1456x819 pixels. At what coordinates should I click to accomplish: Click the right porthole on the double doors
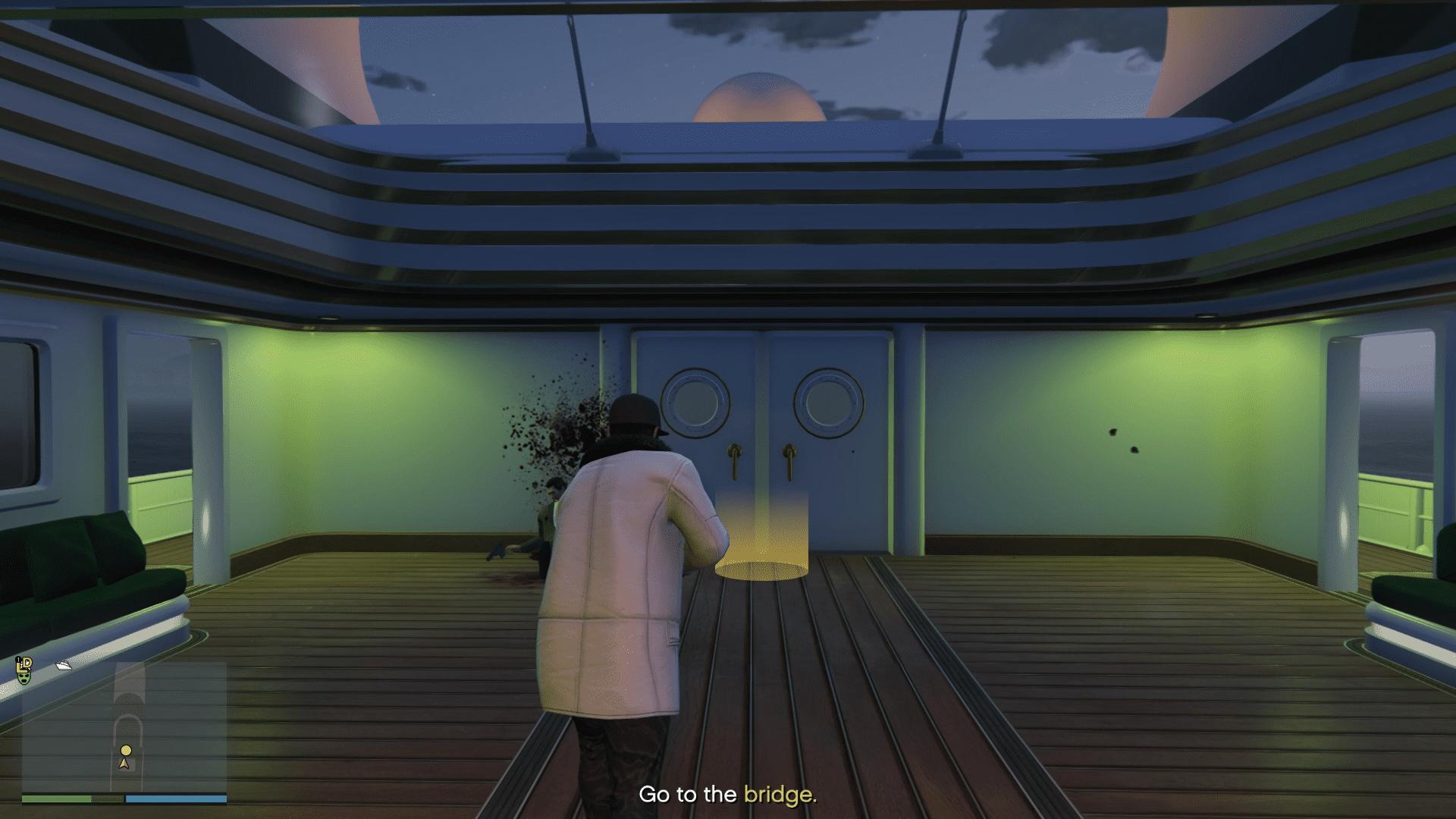point(830,402)
